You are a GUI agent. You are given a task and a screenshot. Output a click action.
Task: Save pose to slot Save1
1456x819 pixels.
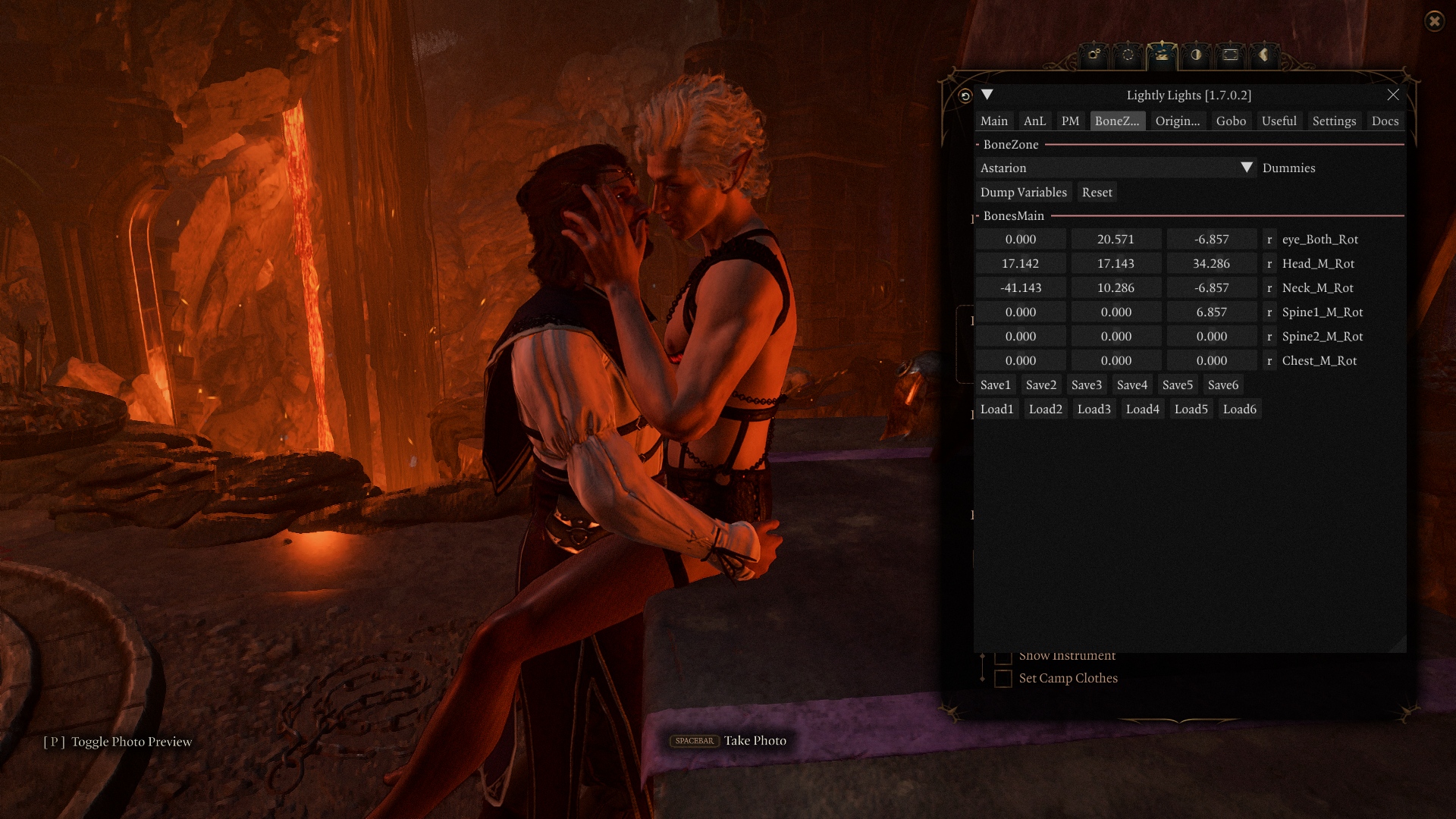[x=995, y=385]
